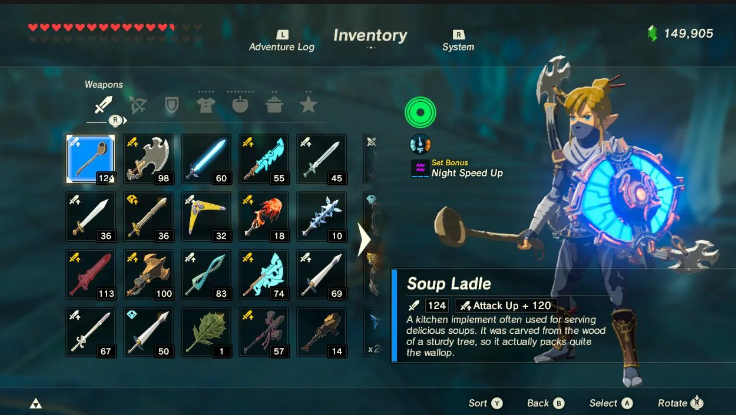This screenshot has height=415, width=736.
Task: Open the Key Items star tab
Action: click(x=308, y=104)
